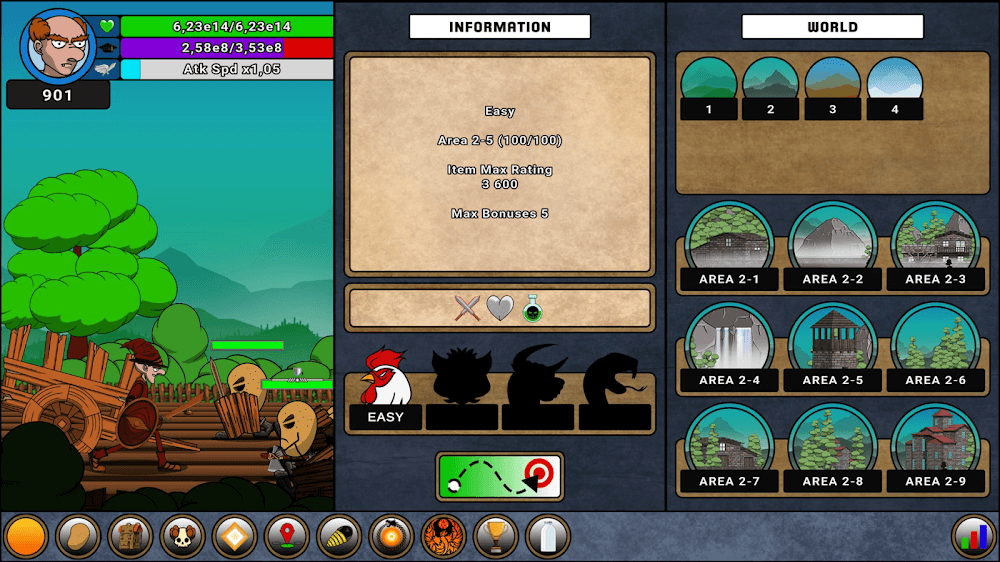Image resolution: width=1000 pixels, height=562 pixels.
Task: Choose world 1 globe
Action: pyautogui.click(x=708, y=86)
